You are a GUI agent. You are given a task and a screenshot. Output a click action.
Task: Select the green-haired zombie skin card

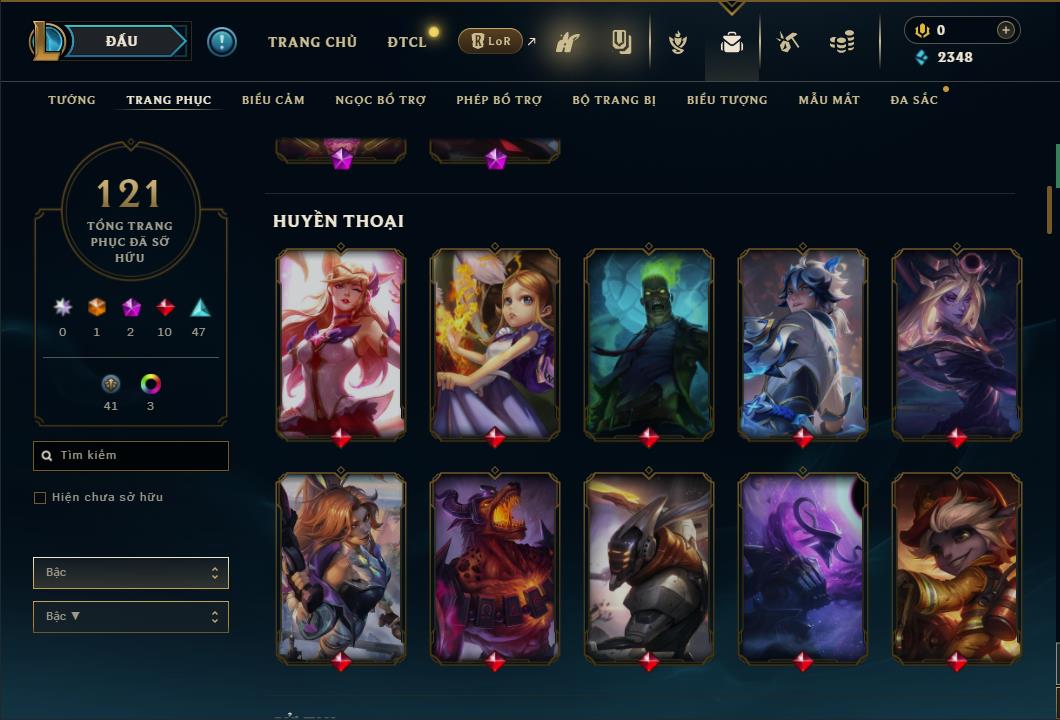(x=649, y=343)
